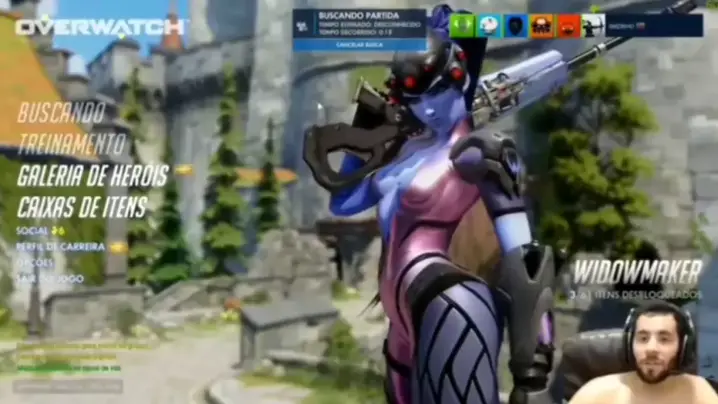Open the Treinamento menu entry
The height and width of the screenshot is (404, 718).
[x=70, y=144]
